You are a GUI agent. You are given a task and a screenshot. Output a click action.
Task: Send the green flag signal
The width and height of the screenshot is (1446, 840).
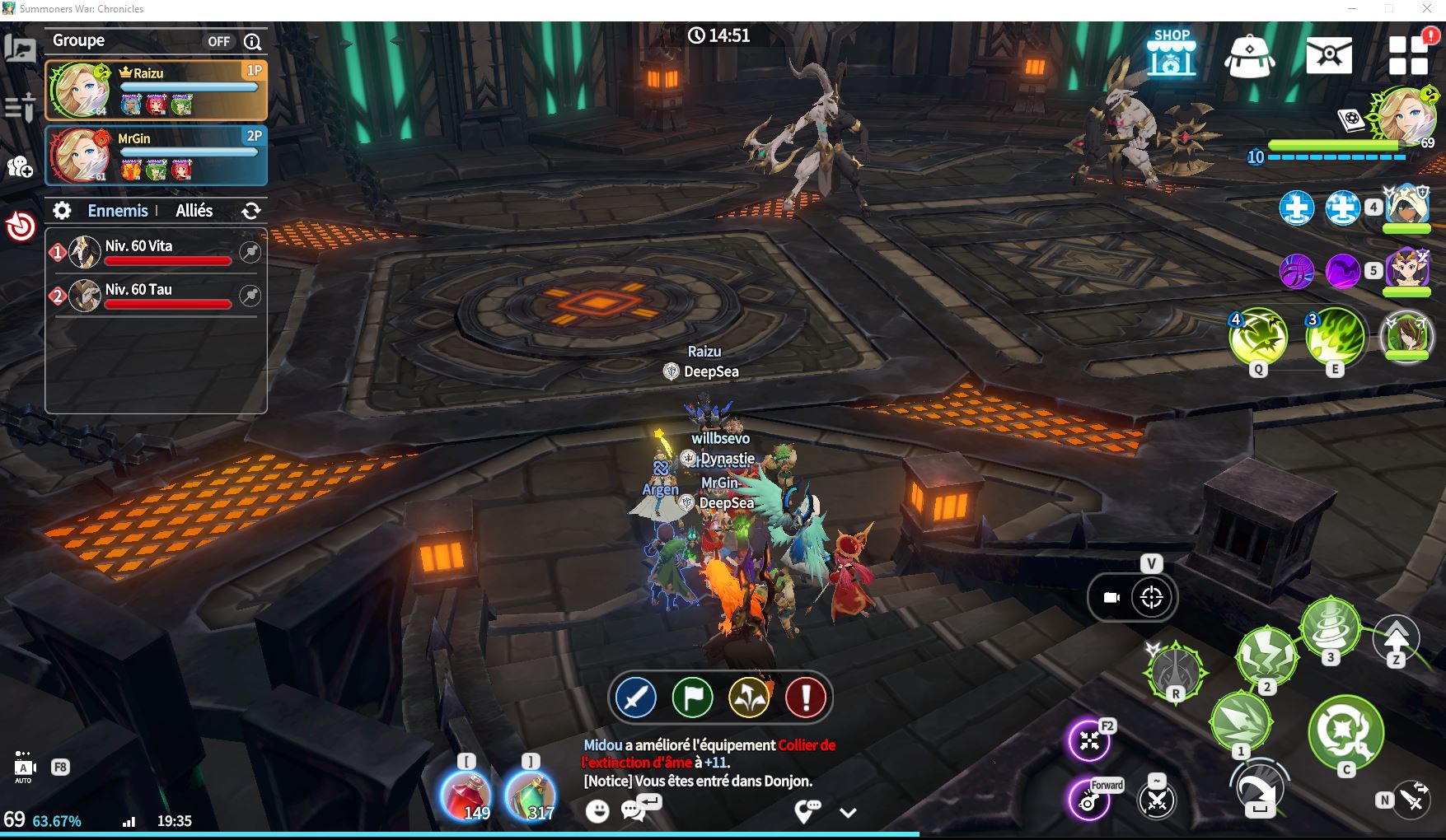pyautogui.click(x=692, y=698)
